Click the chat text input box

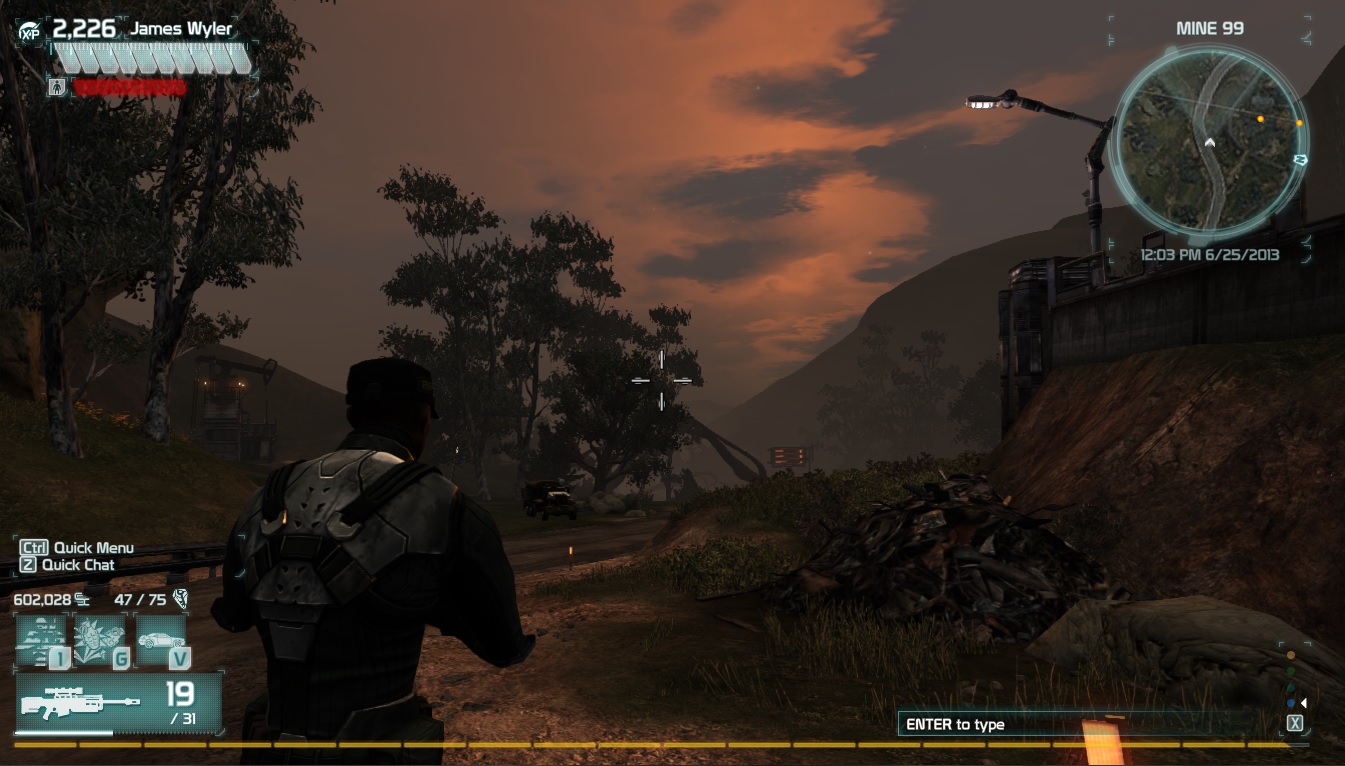click(x=1085, y=724)
